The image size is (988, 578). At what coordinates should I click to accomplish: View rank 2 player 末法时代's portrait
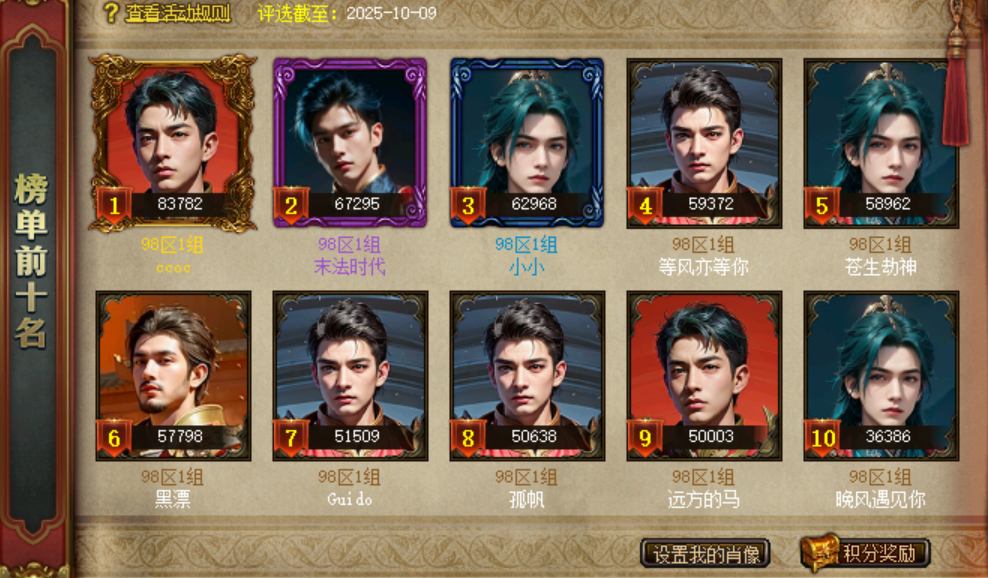(x=349, y=142)
